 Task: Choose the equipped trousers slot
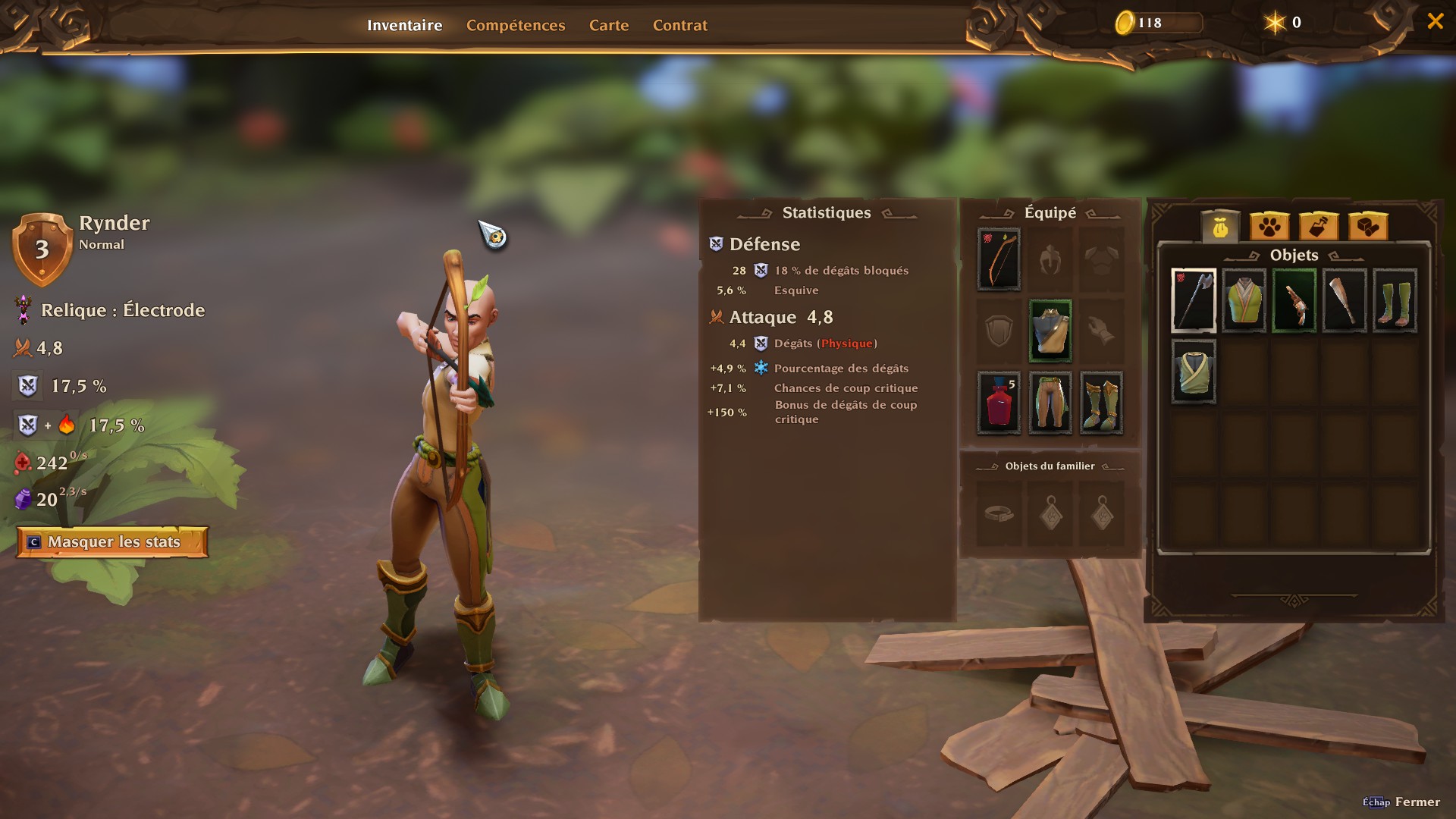1050,403
